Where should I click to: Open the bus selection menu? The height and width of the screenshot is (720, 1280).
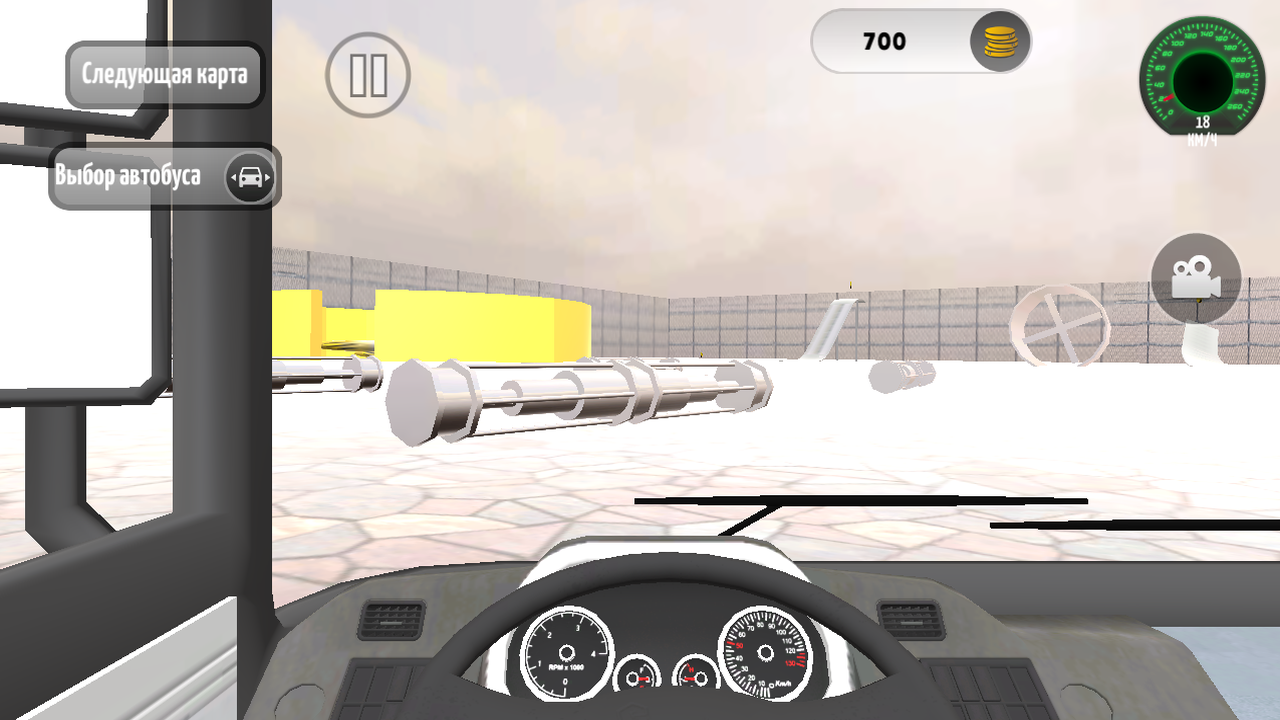150,176
